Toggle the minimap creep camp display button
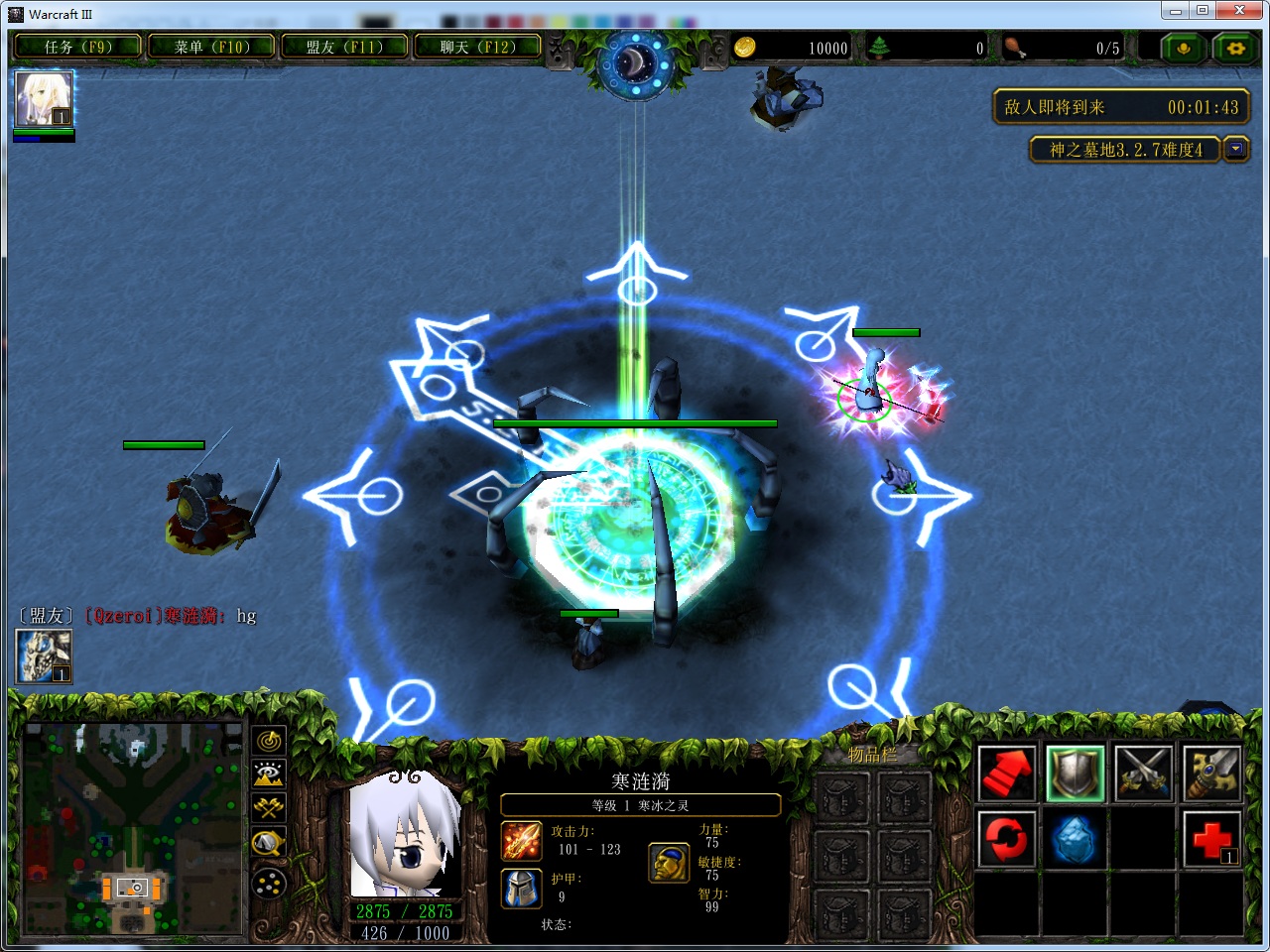Screen dimensions: 1270x952 (269, 843)
